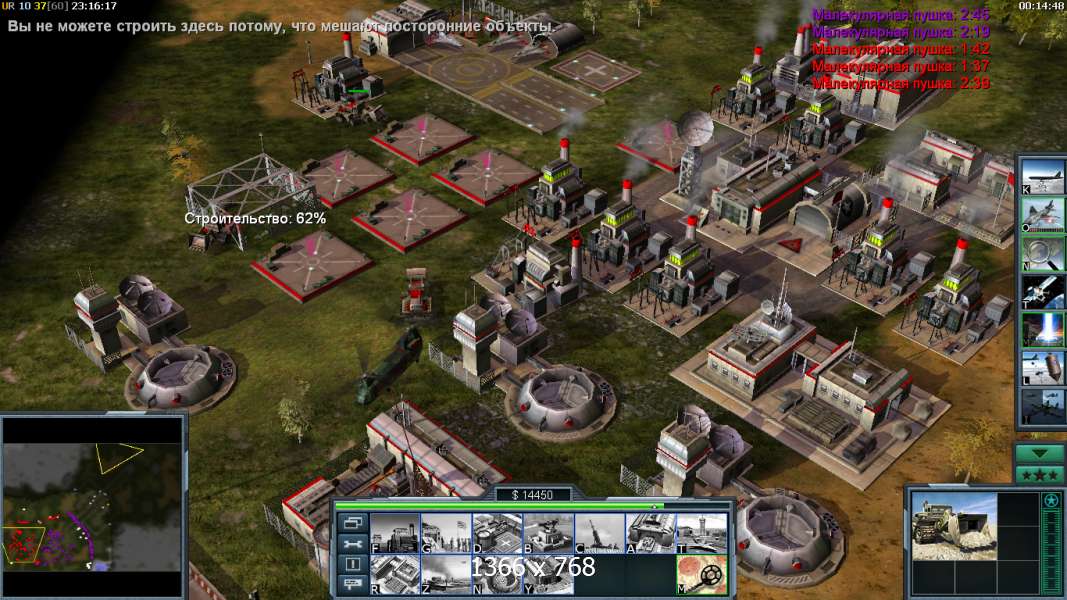1067x600 pixels.
Task: Use the jet fighter strike power
Action: coord(1042,214)
